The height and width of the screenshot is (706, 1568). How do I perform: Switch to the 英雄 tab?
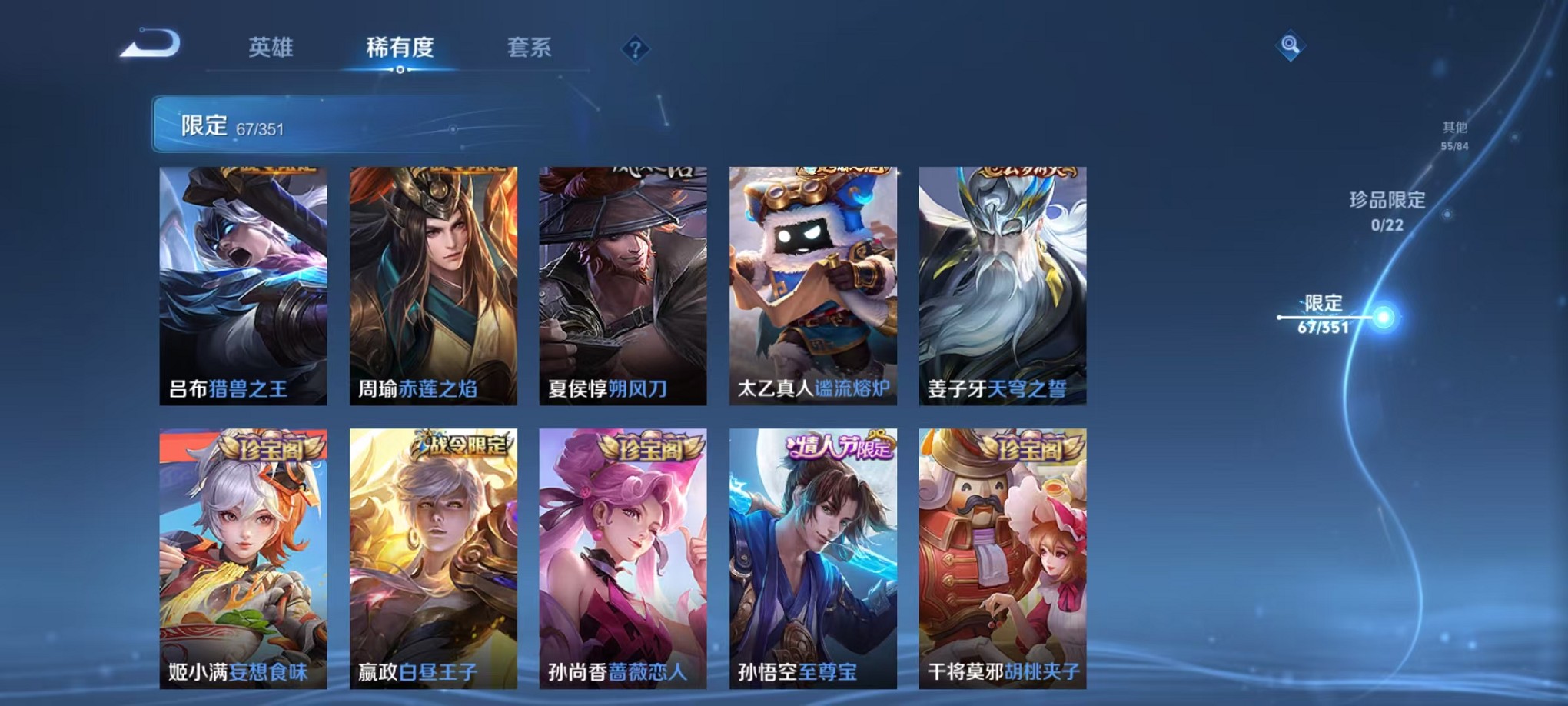[x=273, y=48]
